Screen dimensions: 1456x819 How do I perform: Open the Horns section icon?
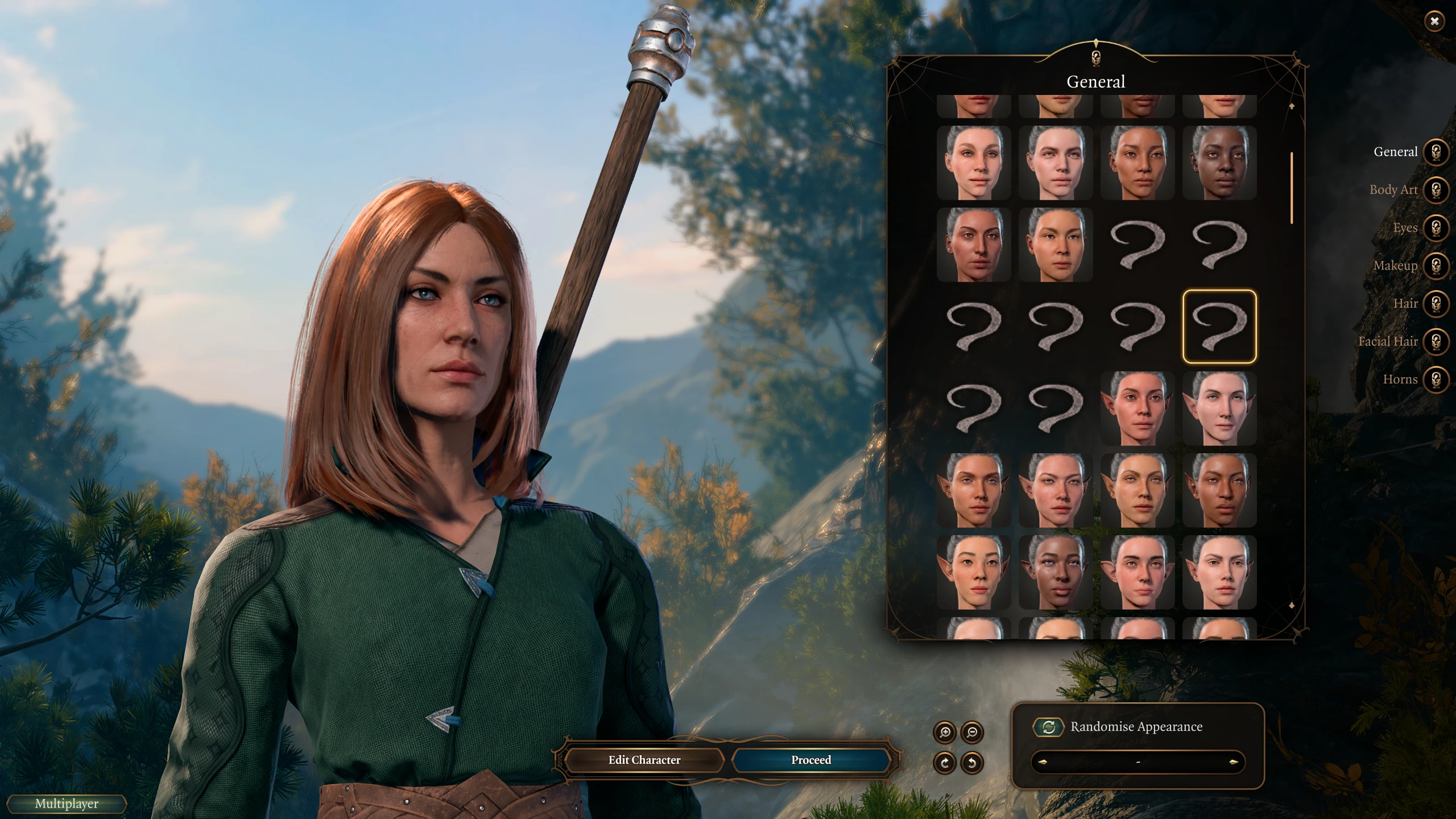(1436, 379)
